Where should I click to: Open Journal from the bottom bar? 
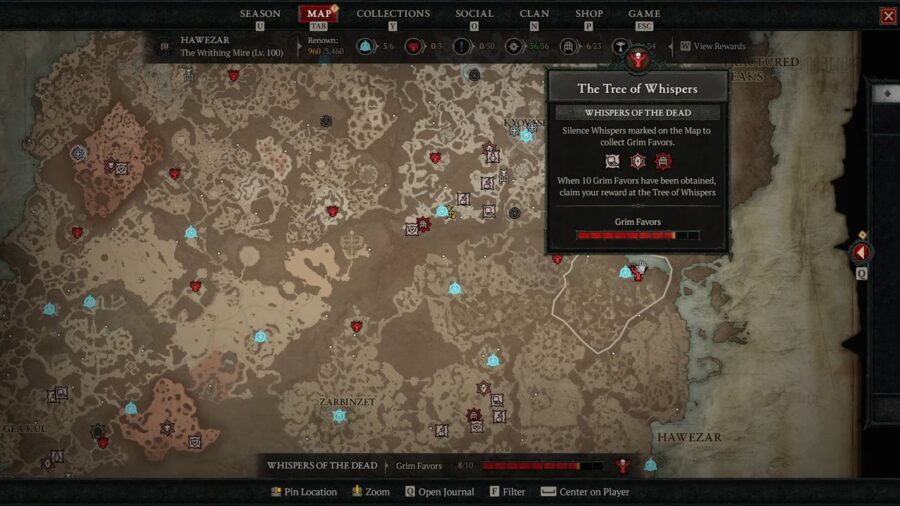(x=440, y=492)
